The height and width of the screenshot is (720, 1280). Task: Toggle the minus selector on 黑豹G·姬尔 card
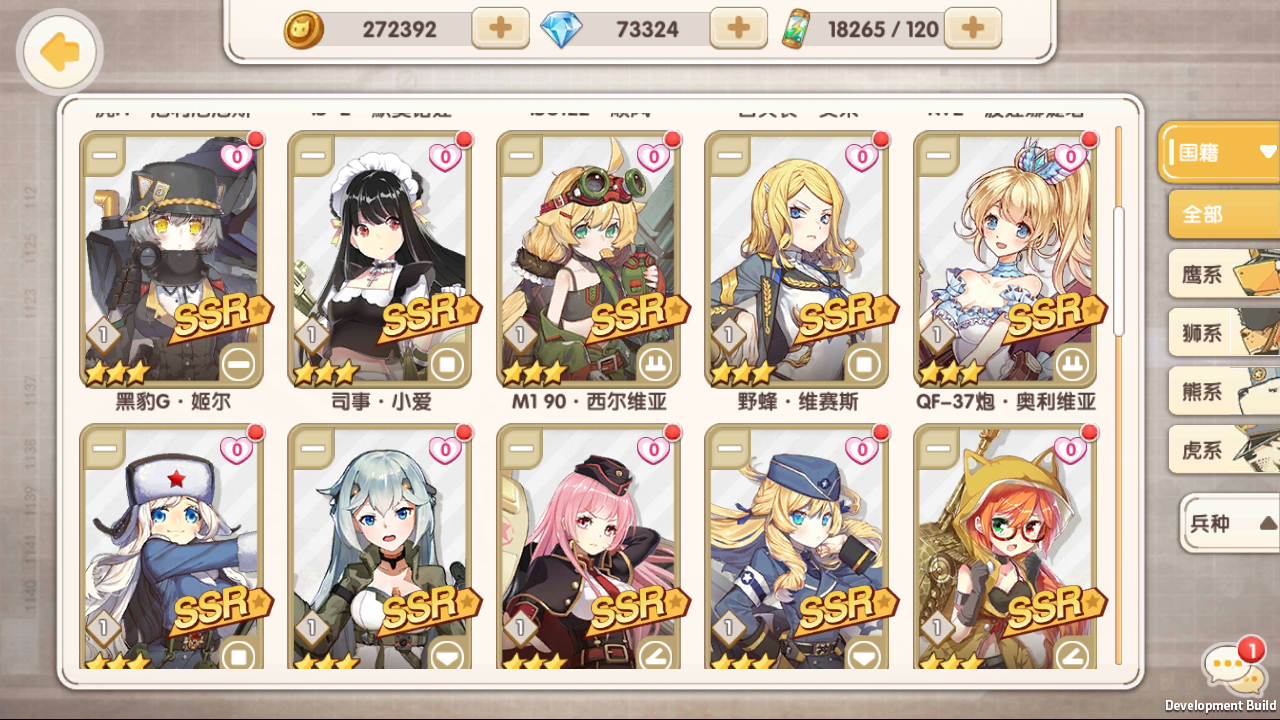106,156
